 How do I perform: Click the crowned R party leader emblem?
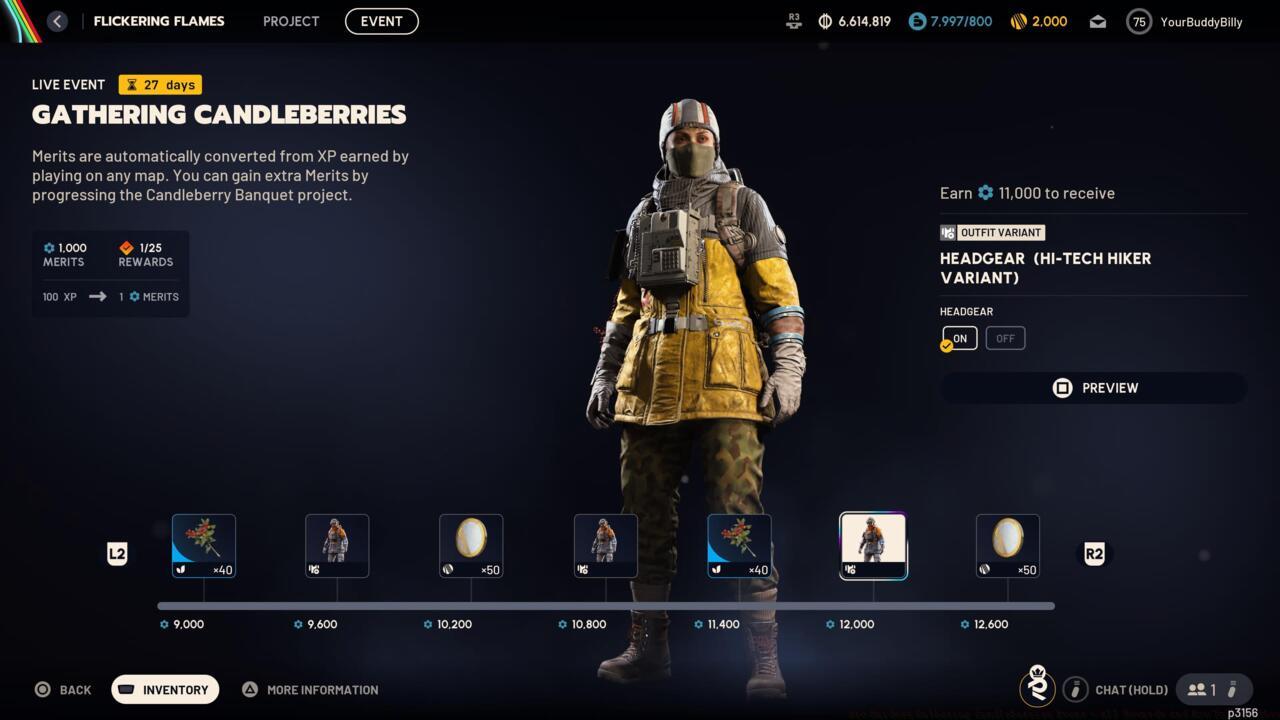point(1037,689)
